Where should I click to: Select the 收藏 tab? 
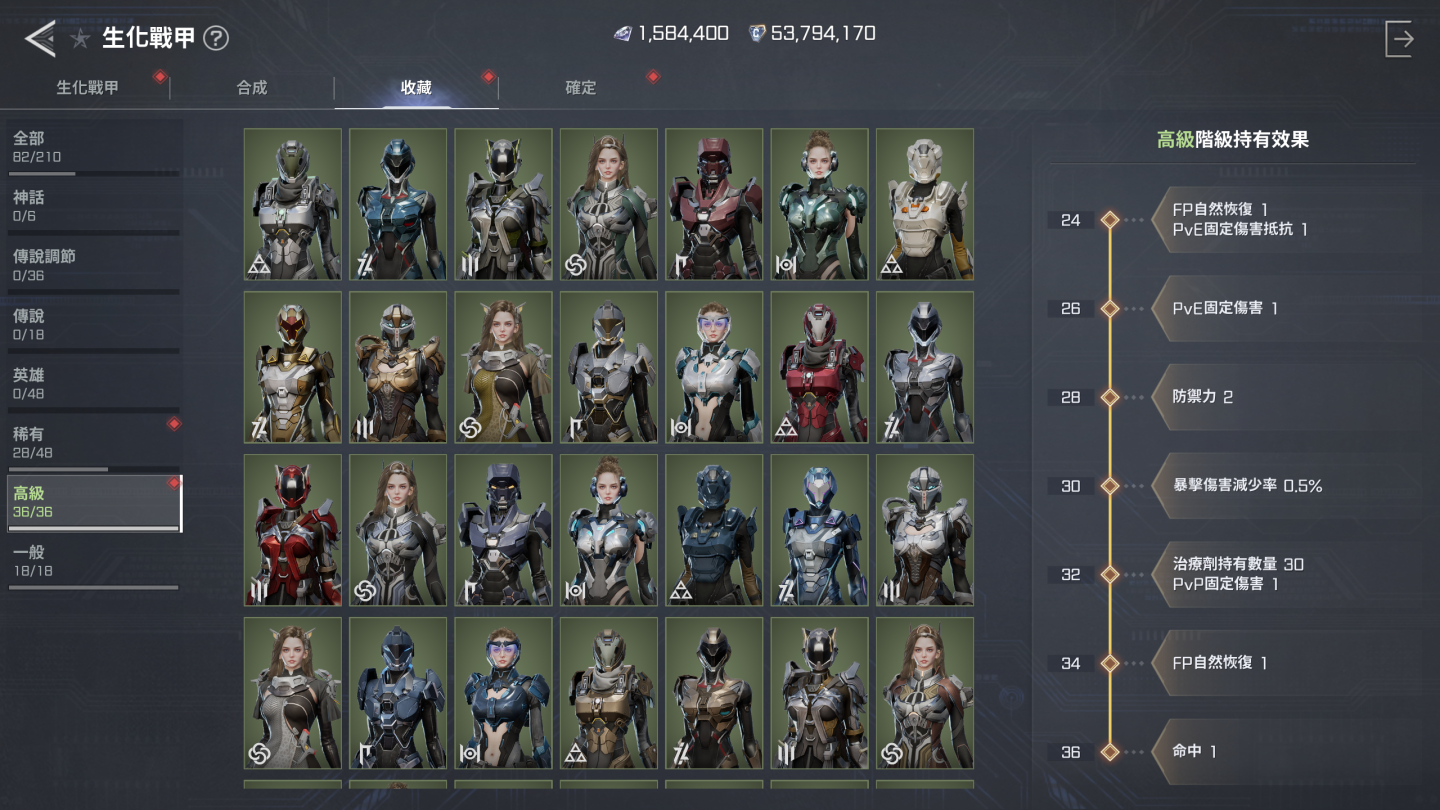416,88
